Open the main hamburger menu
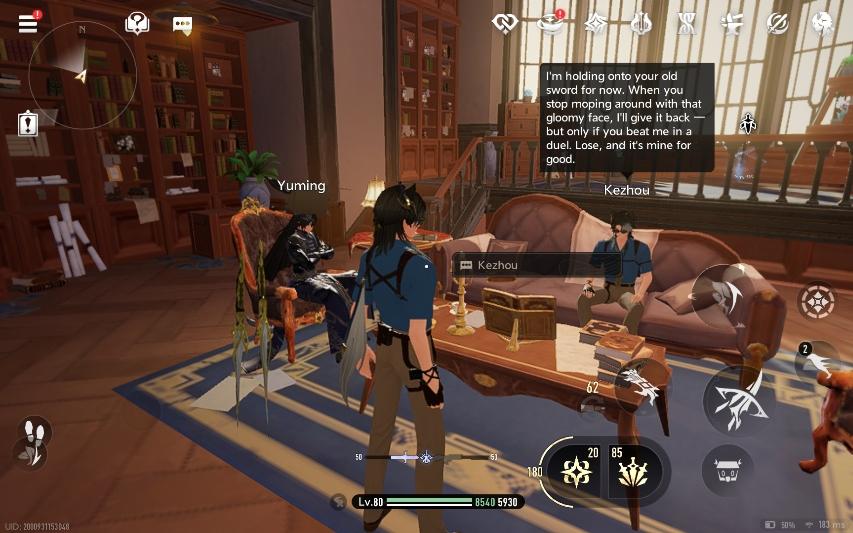 [x=28, y=23]
